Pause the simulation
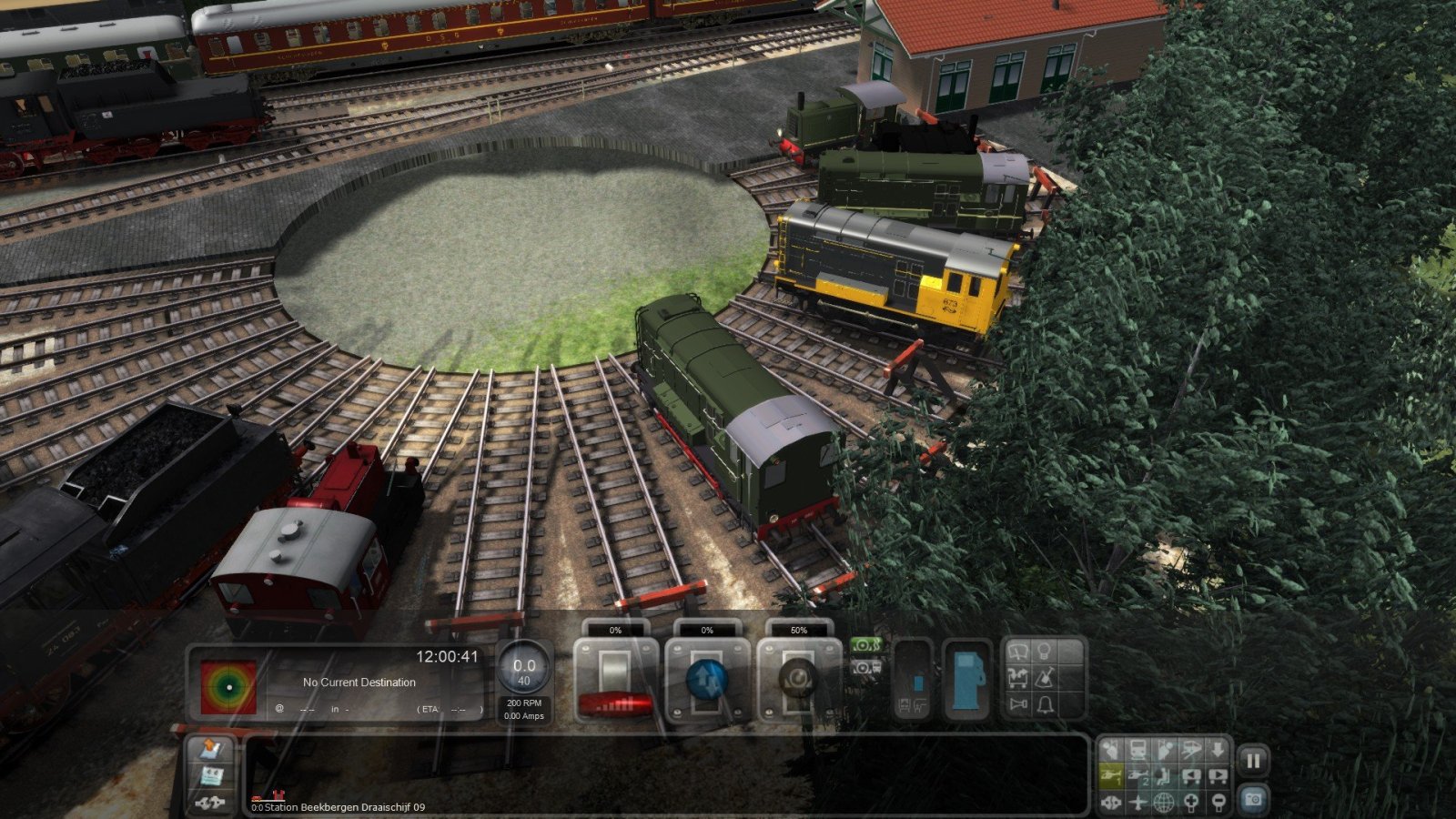1456x819 pixels. [1253, 761]
